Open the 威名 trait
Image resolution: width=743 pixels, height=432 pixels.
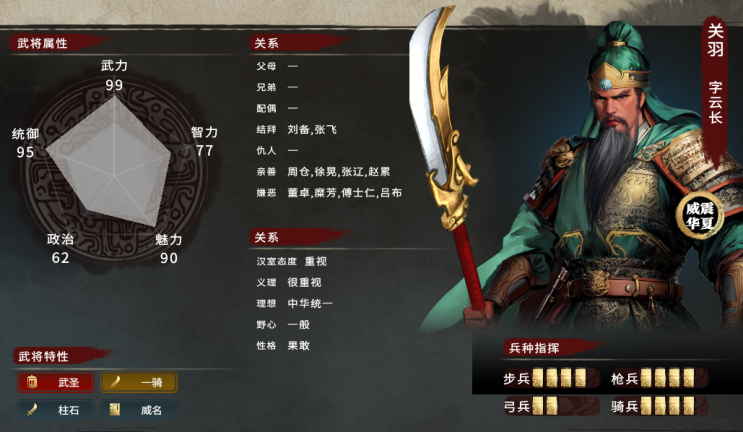[x=139, y=409]
